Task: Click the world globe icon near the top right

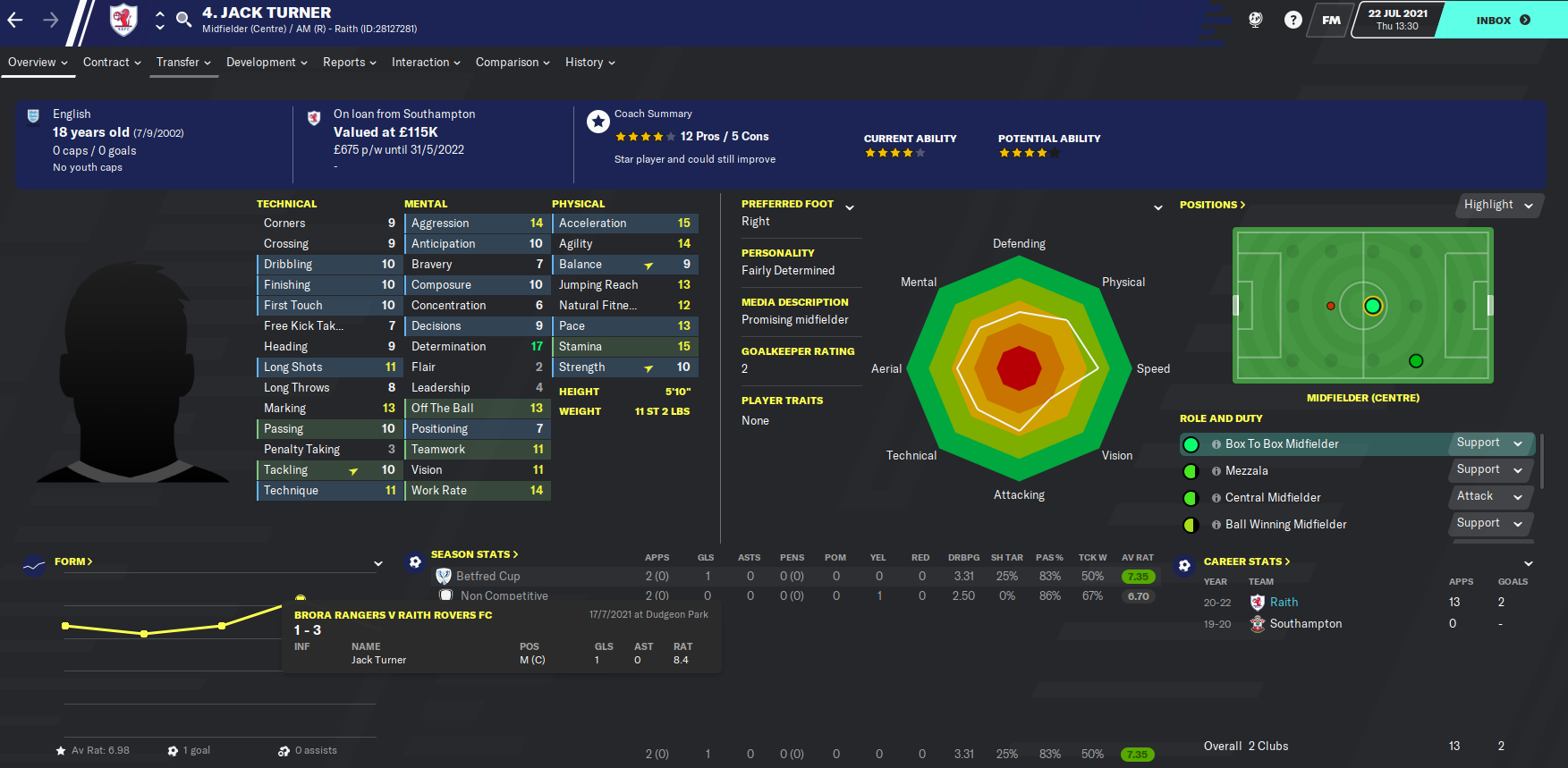Action: [1255, 18]
